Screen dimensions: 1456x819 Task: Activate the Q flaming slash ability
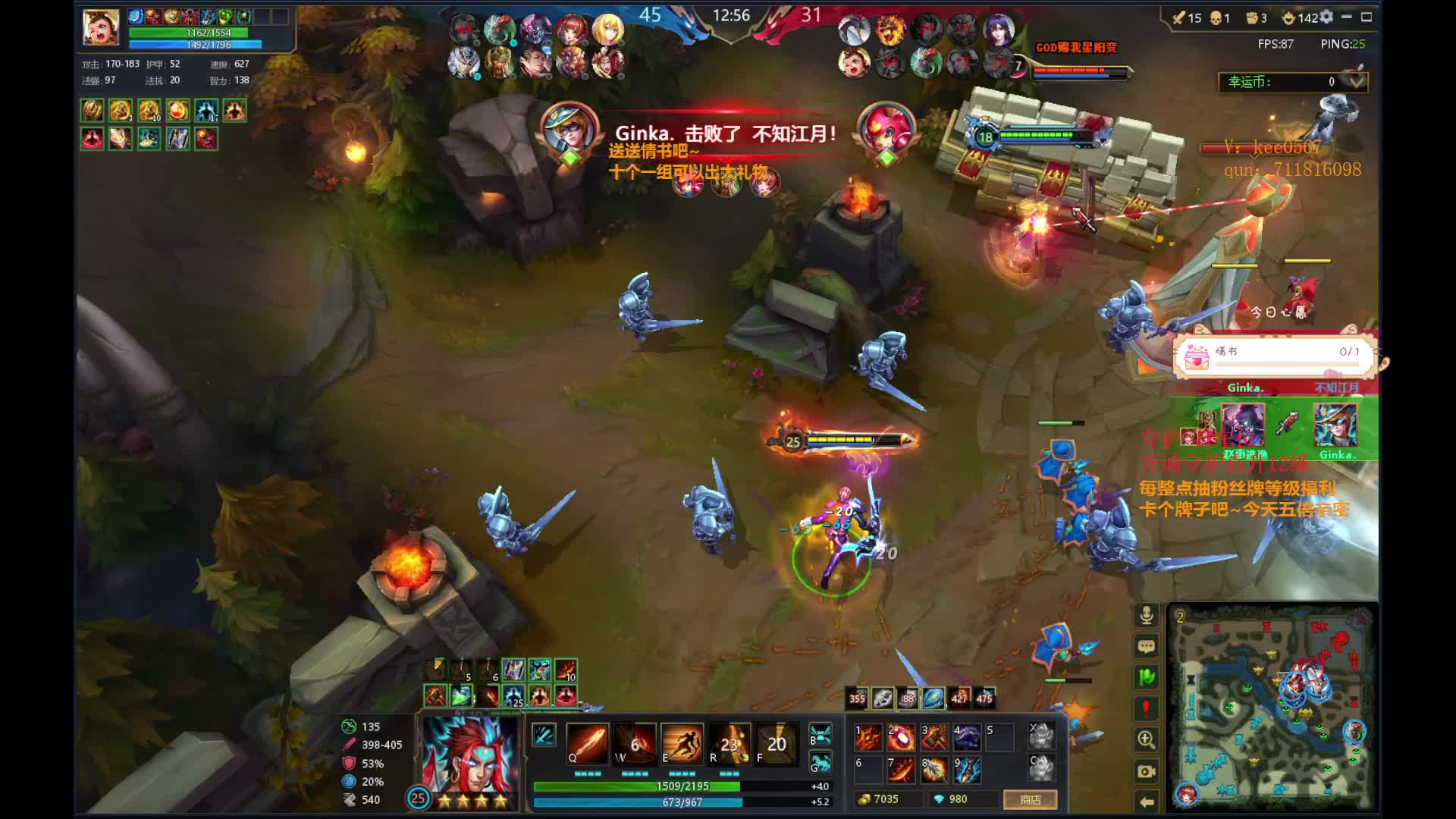point(586,742)
